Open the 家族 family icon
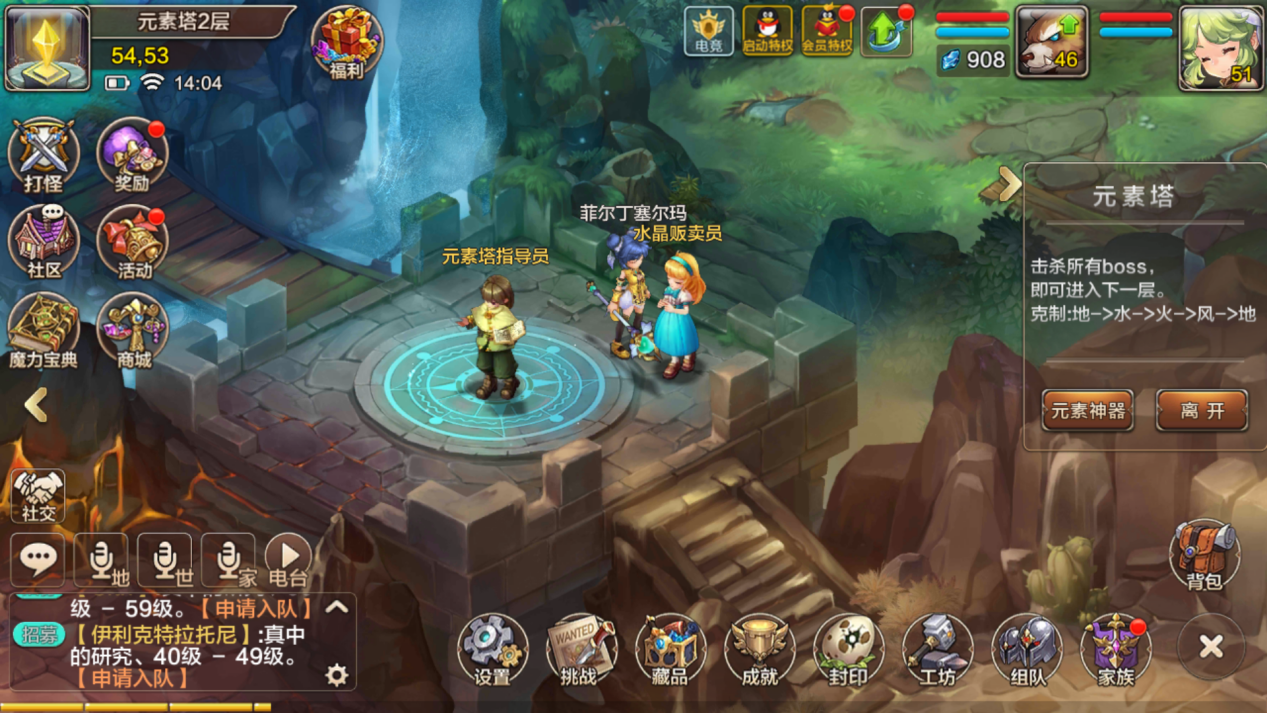1267x713 pixels. pos(1115,648)
